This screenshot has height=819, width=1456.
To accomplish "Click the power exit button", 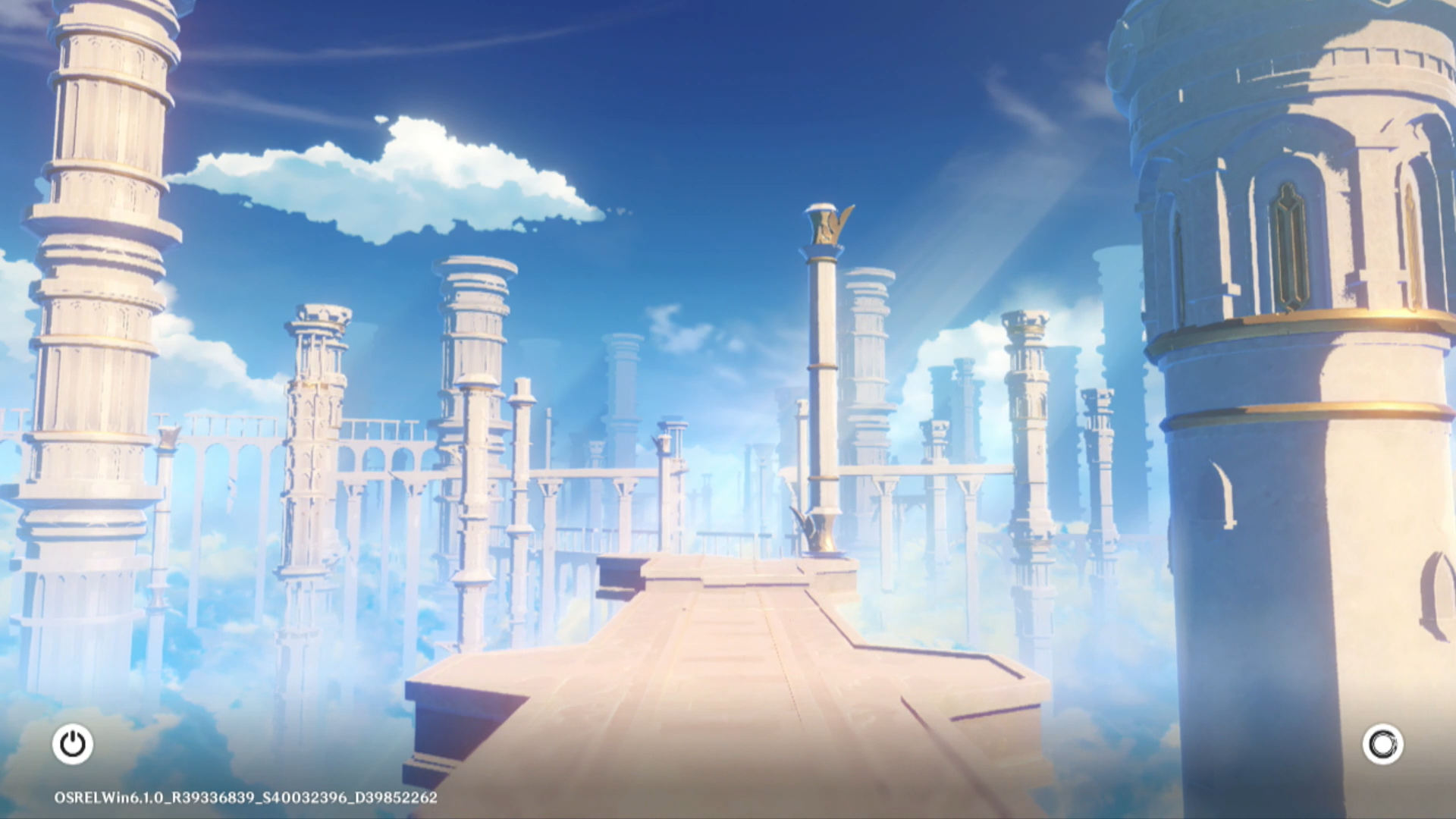I will 73,744.
